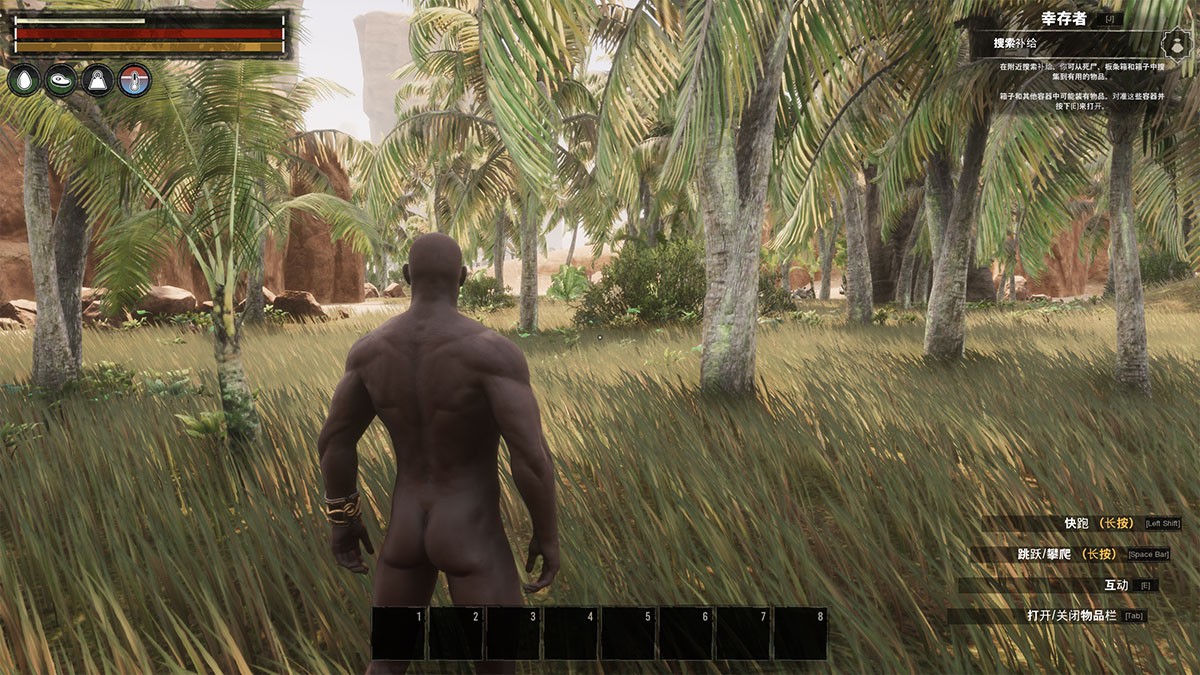Click the water drop thirst icon
This screenshot has width=1200, height=675.
pyautogui.click(x=23, y=80)
